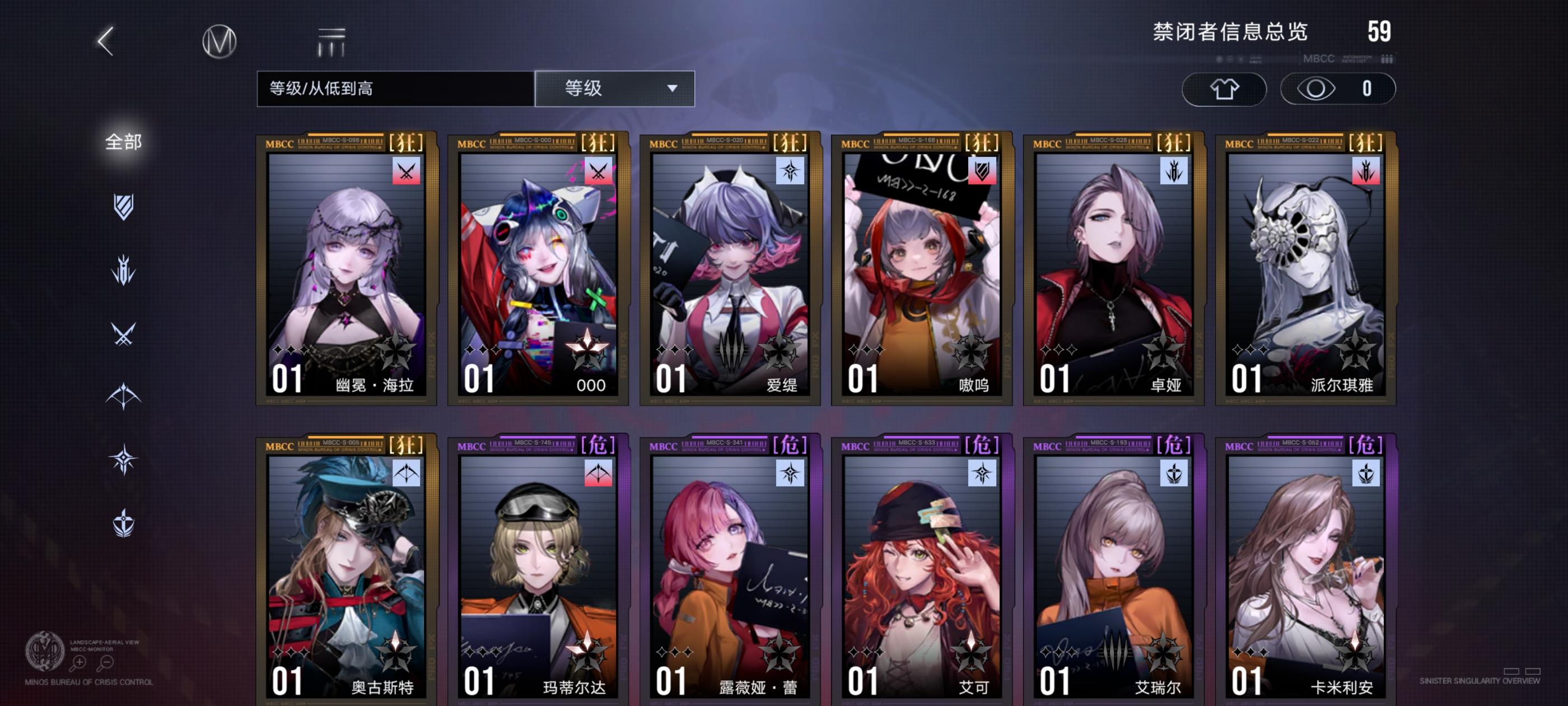Click the zoom-in magnifier at bottom left

click(x=80, y=662)
